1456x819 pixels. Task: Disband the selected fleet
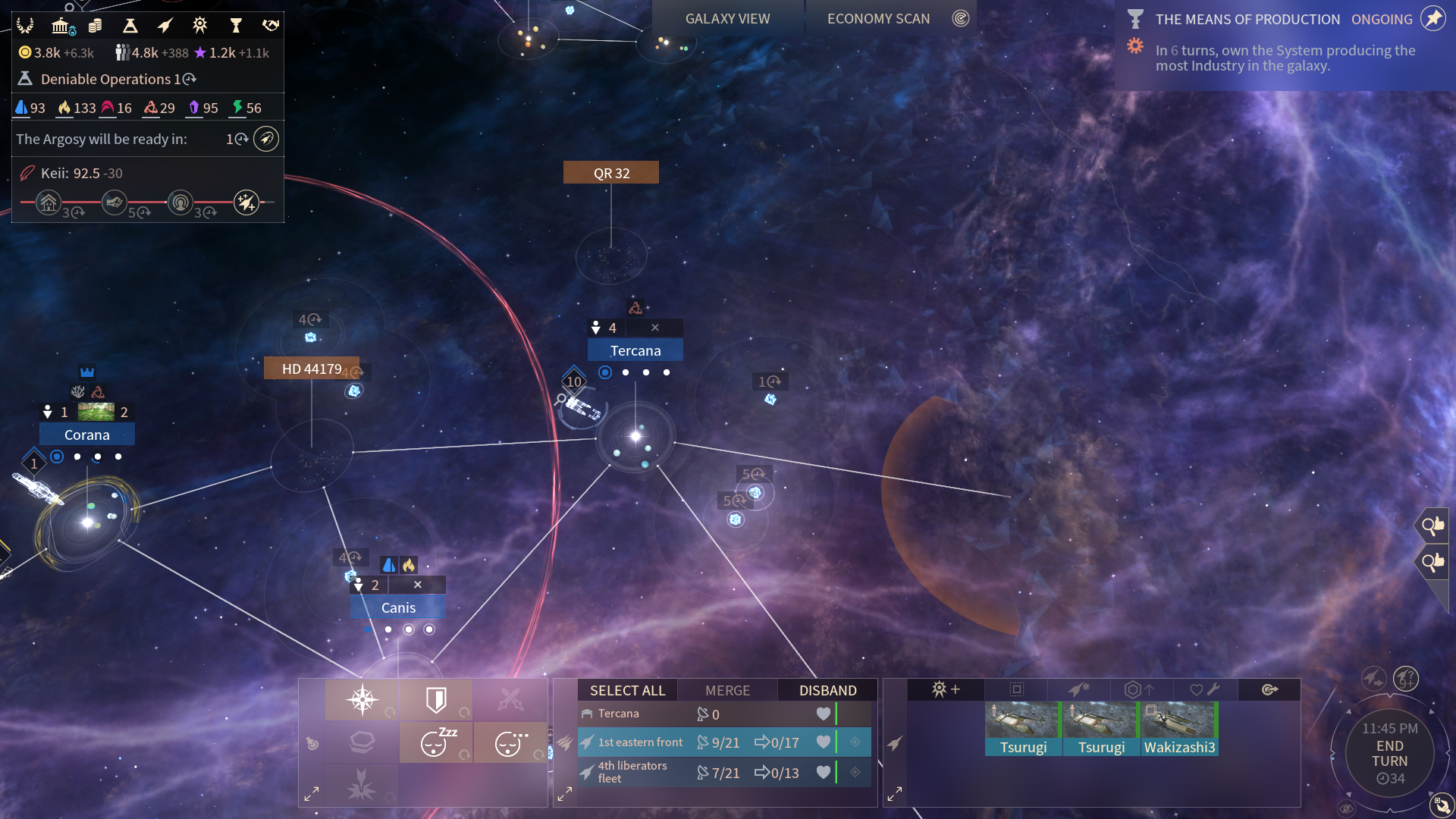[x=827, y=690]
